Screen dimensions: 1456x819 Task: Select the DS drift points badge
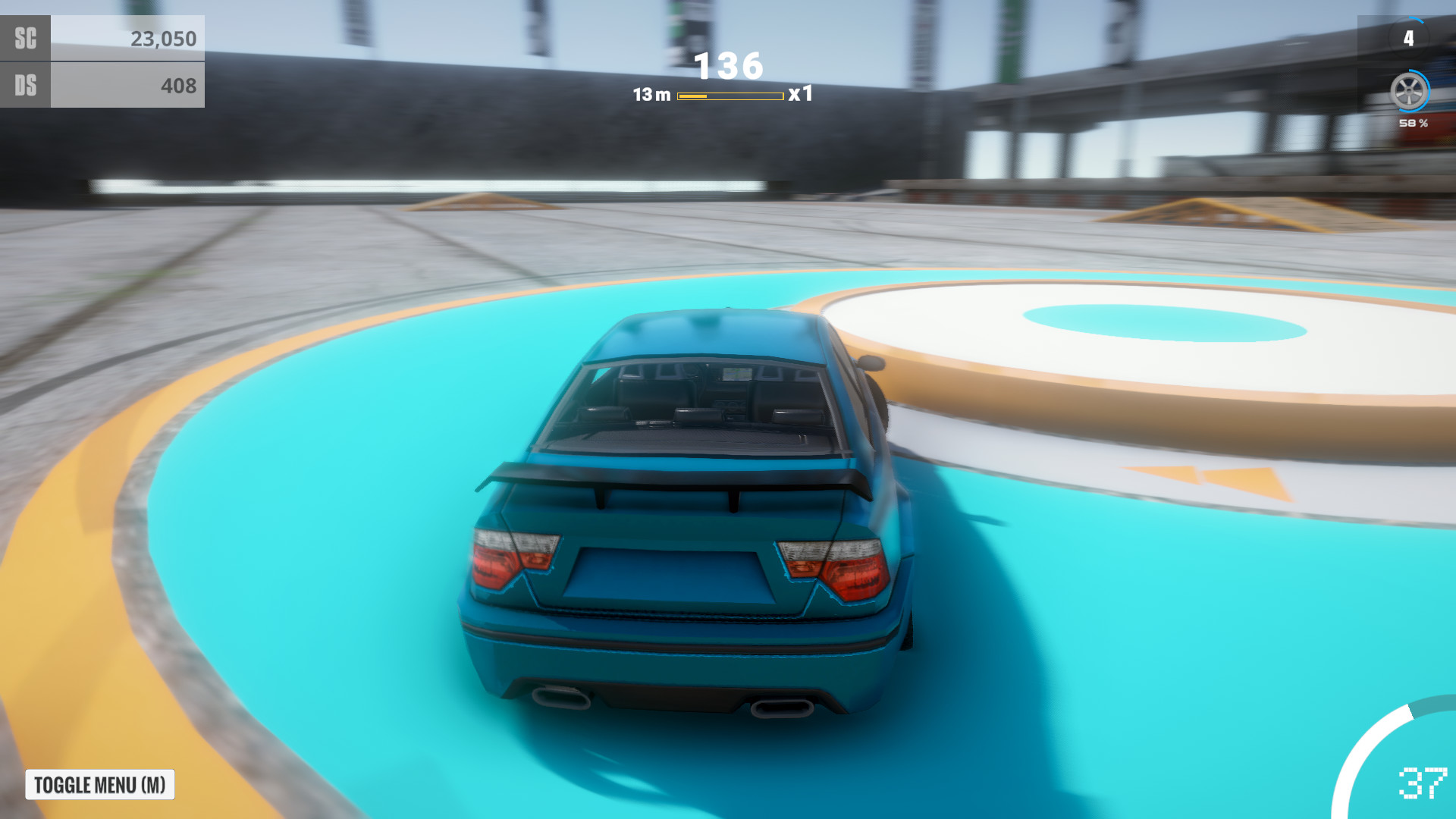(x=25, y=86)
